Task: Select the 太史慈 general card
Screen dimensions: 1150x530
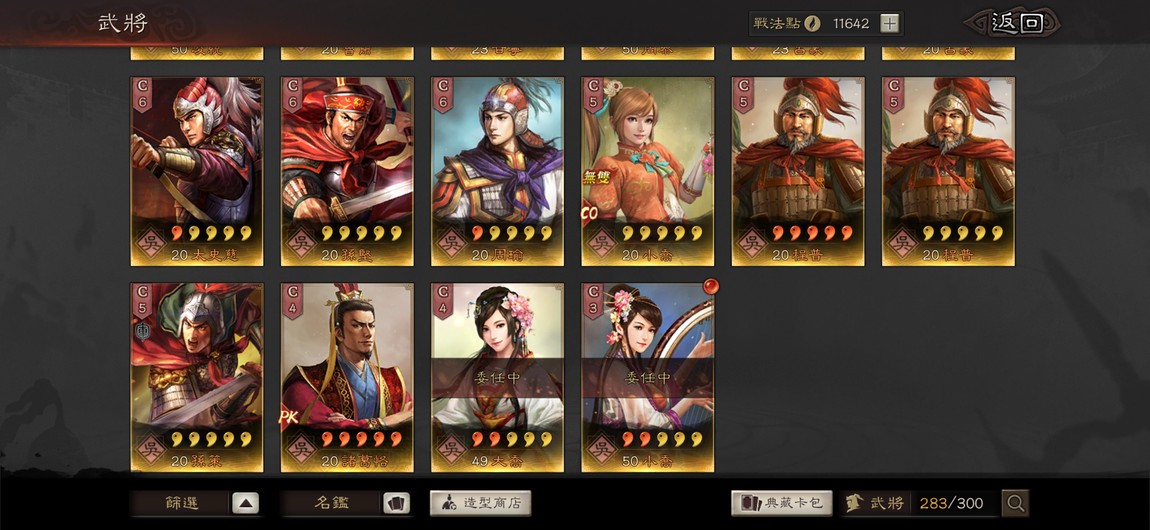Action: point(197,171)
